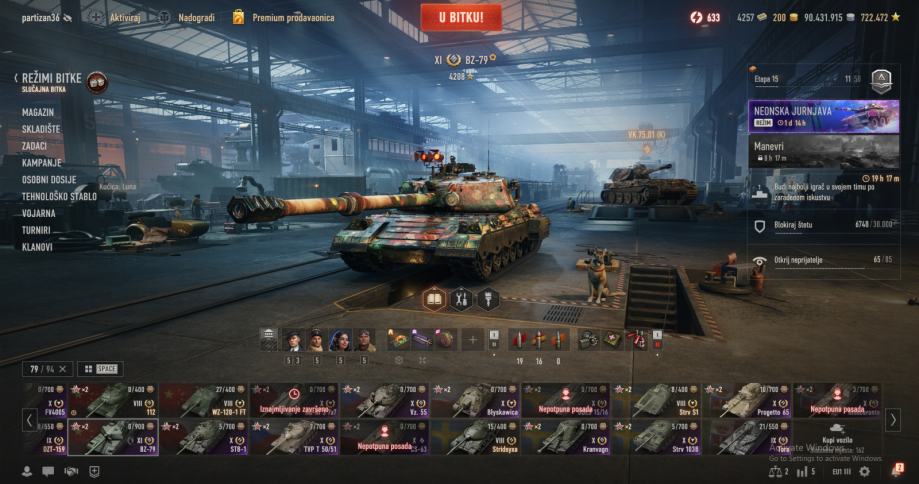Viewport: 919px width, 484px height.
Task: Choose the FV4005 tank from the carousel
Action: (x=68, y=399)
